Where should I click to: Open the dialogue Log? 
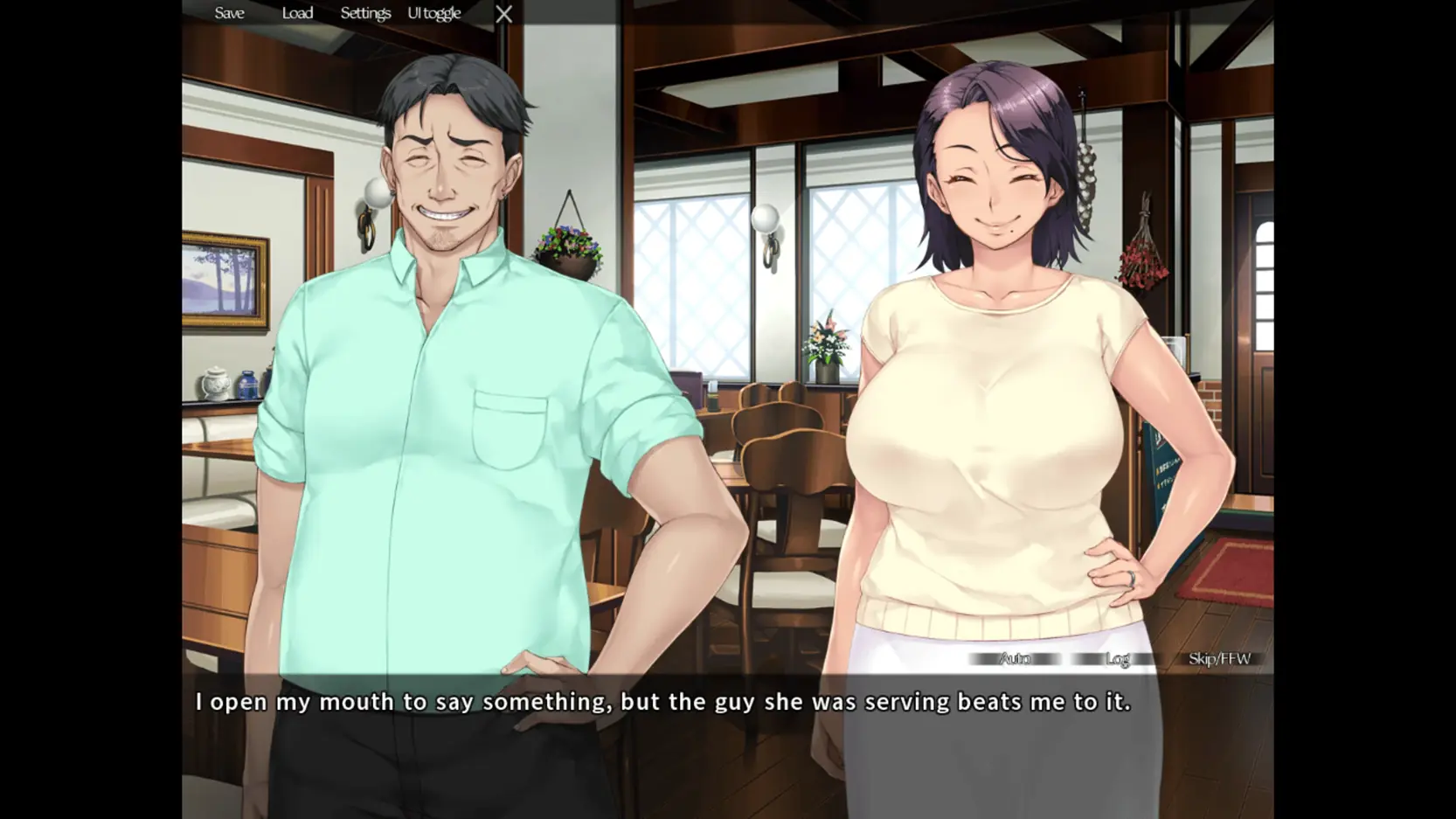(1117, 658)
